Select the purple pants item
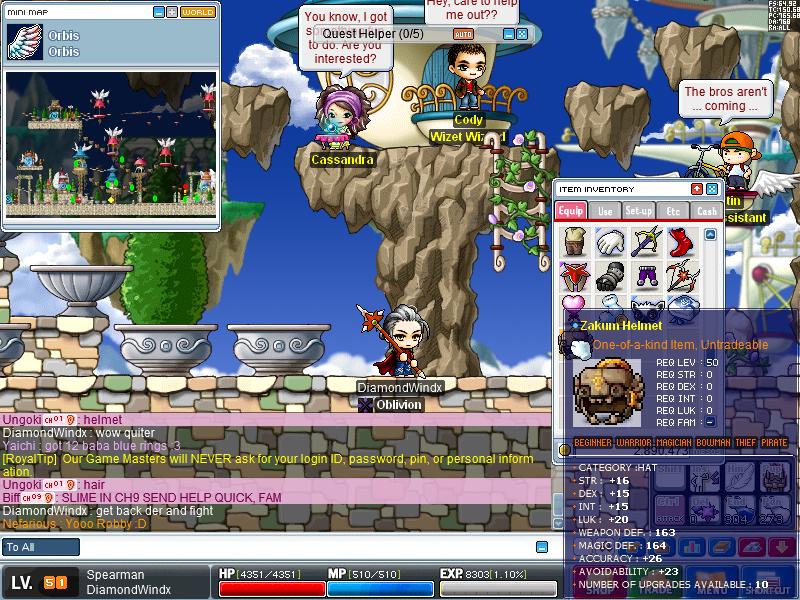 (x=645, y=275)
